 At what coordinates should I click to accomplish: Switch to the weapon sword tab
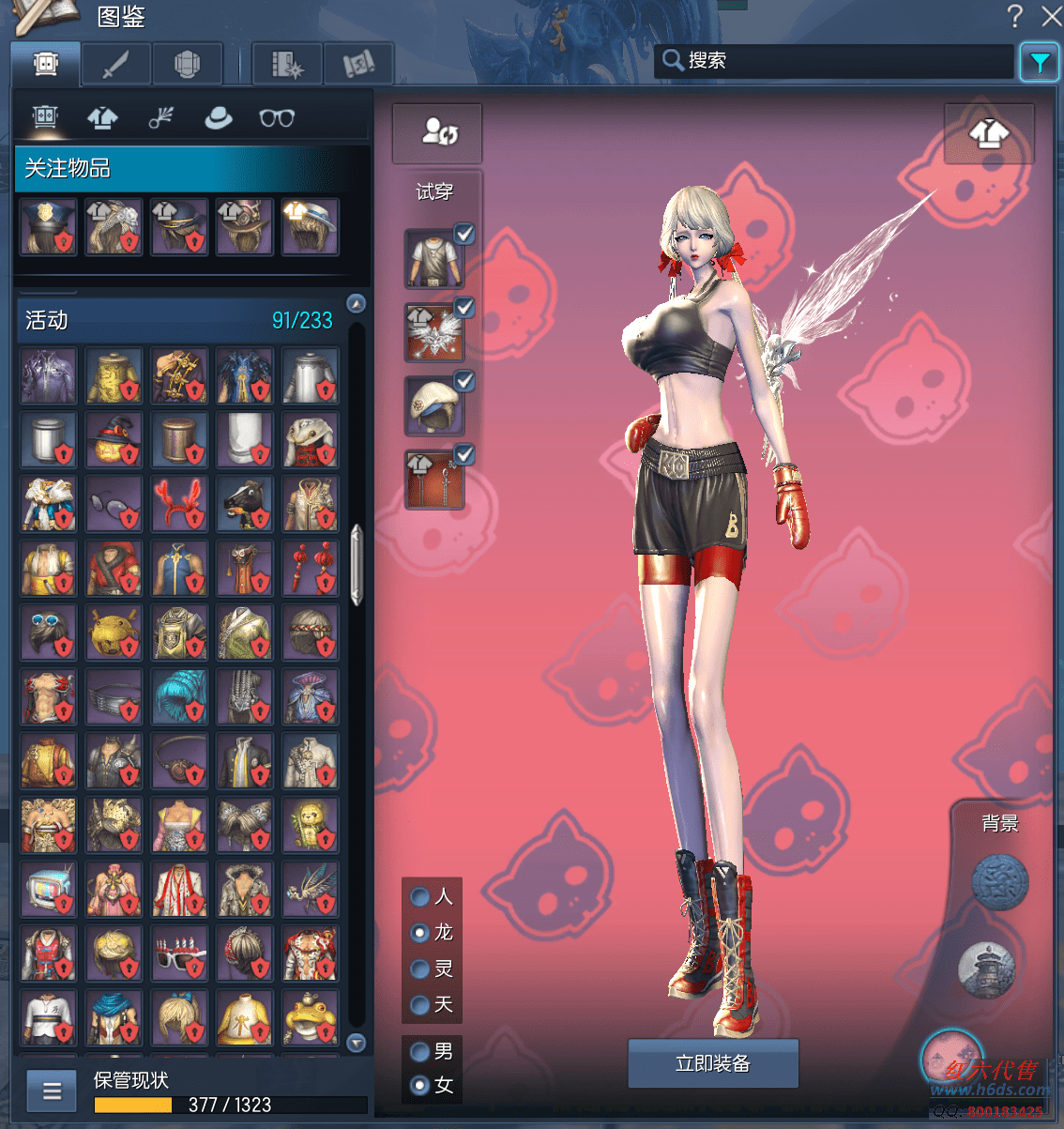[x=115, y=65]
